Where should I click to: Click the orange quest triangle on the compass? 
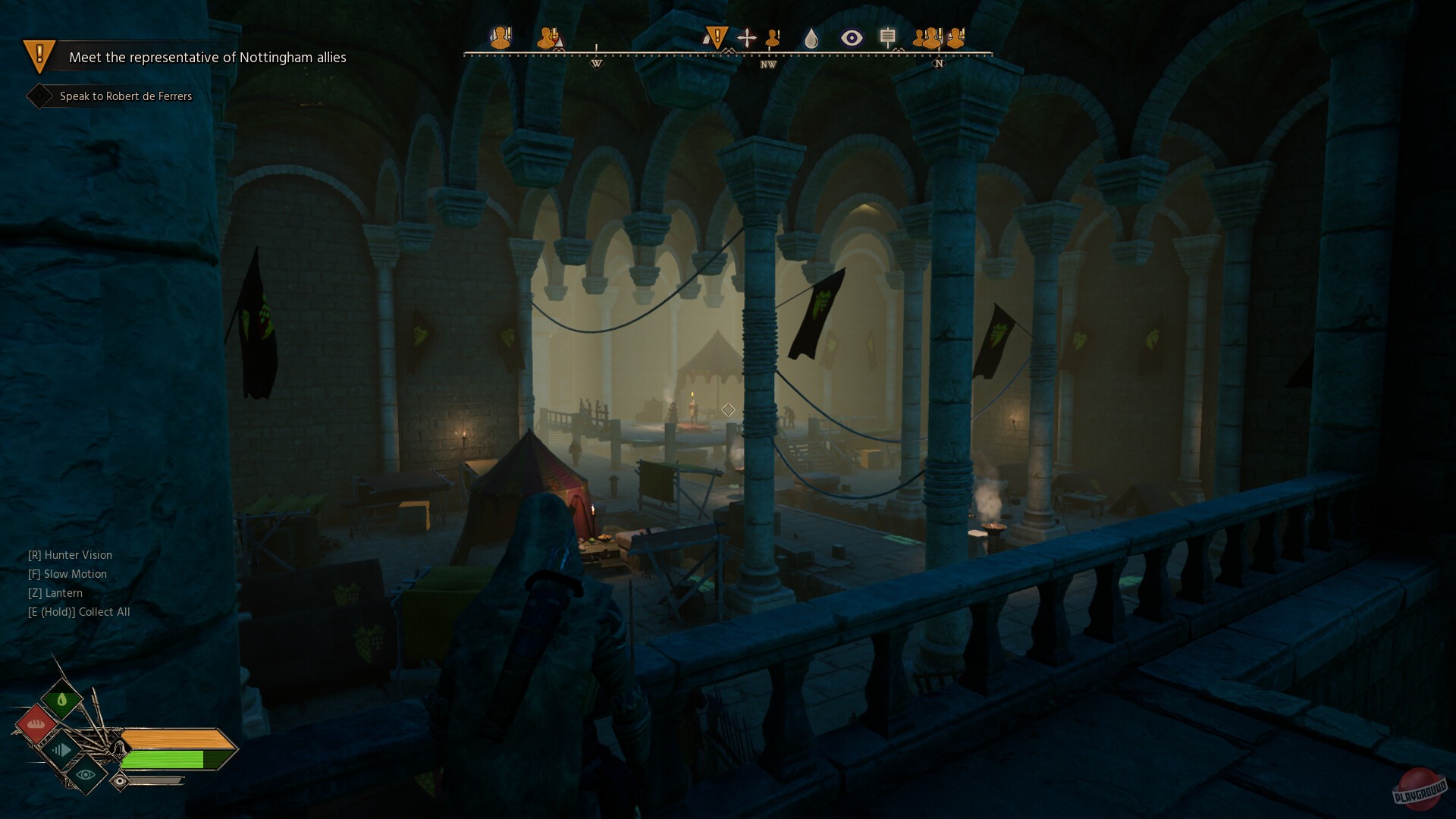(716, 37)
